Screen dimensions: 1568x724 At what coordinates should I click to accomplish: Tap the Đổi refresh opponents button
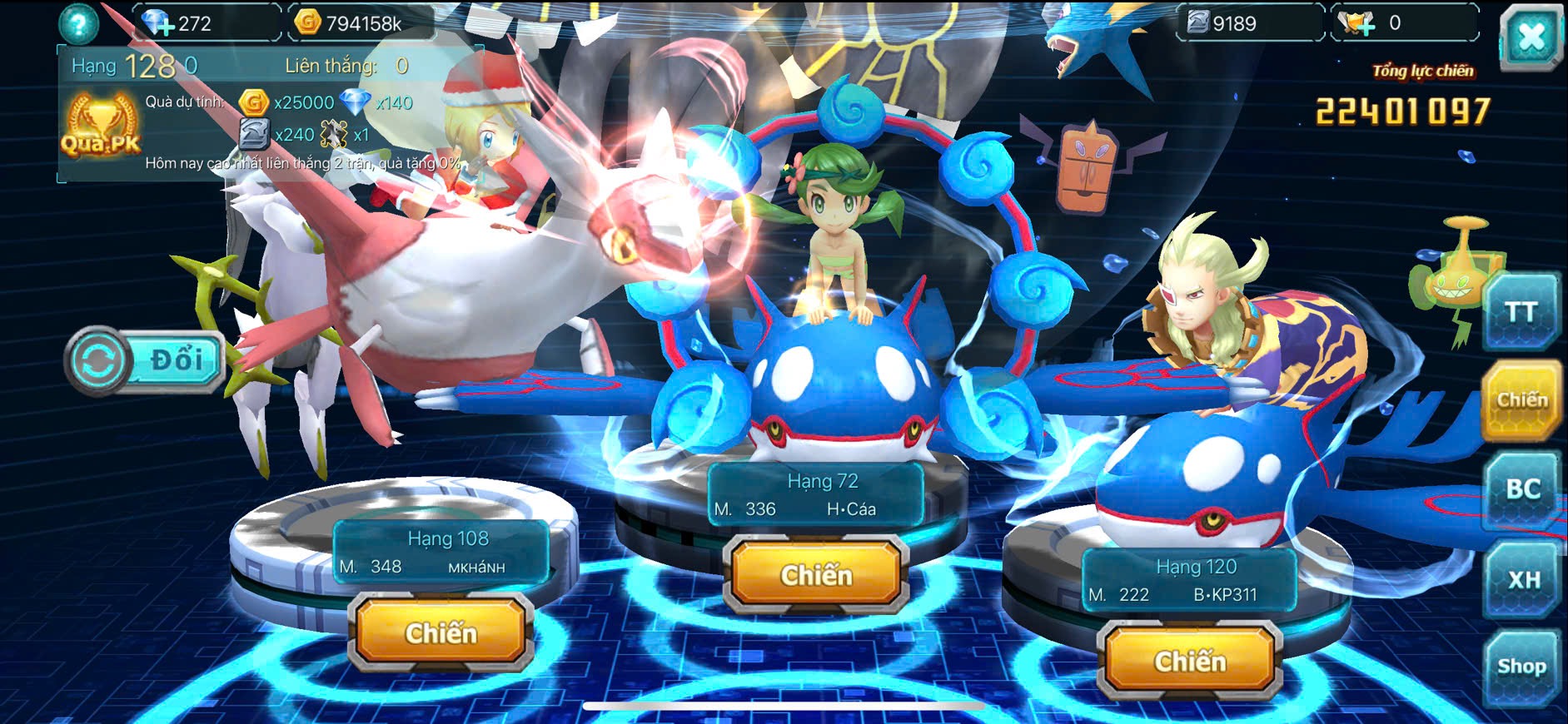(146, 361)
